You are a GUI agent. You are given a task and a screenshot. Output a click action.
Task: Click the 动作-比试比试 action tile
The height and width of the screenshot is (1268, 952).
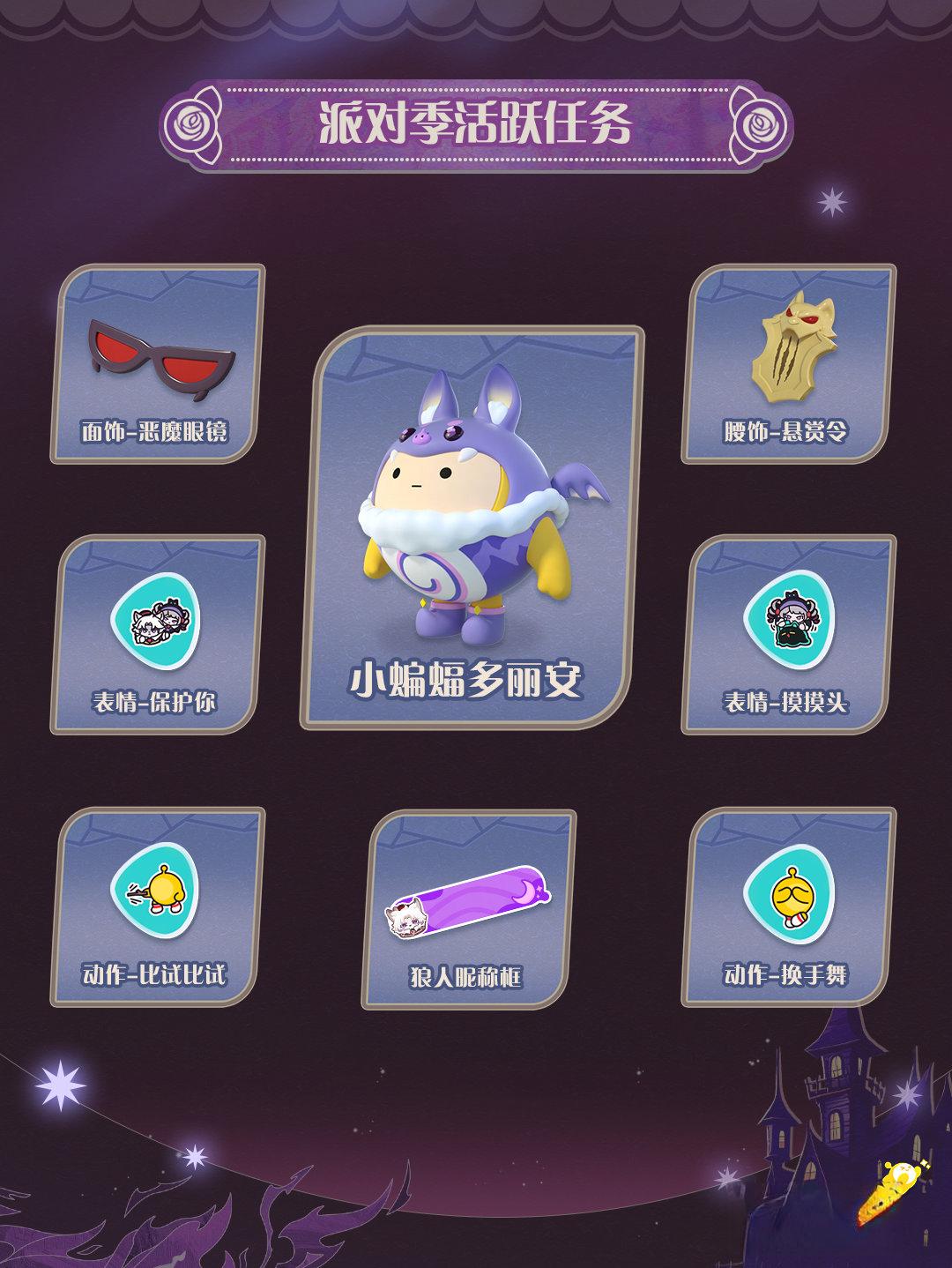point(158,906)
